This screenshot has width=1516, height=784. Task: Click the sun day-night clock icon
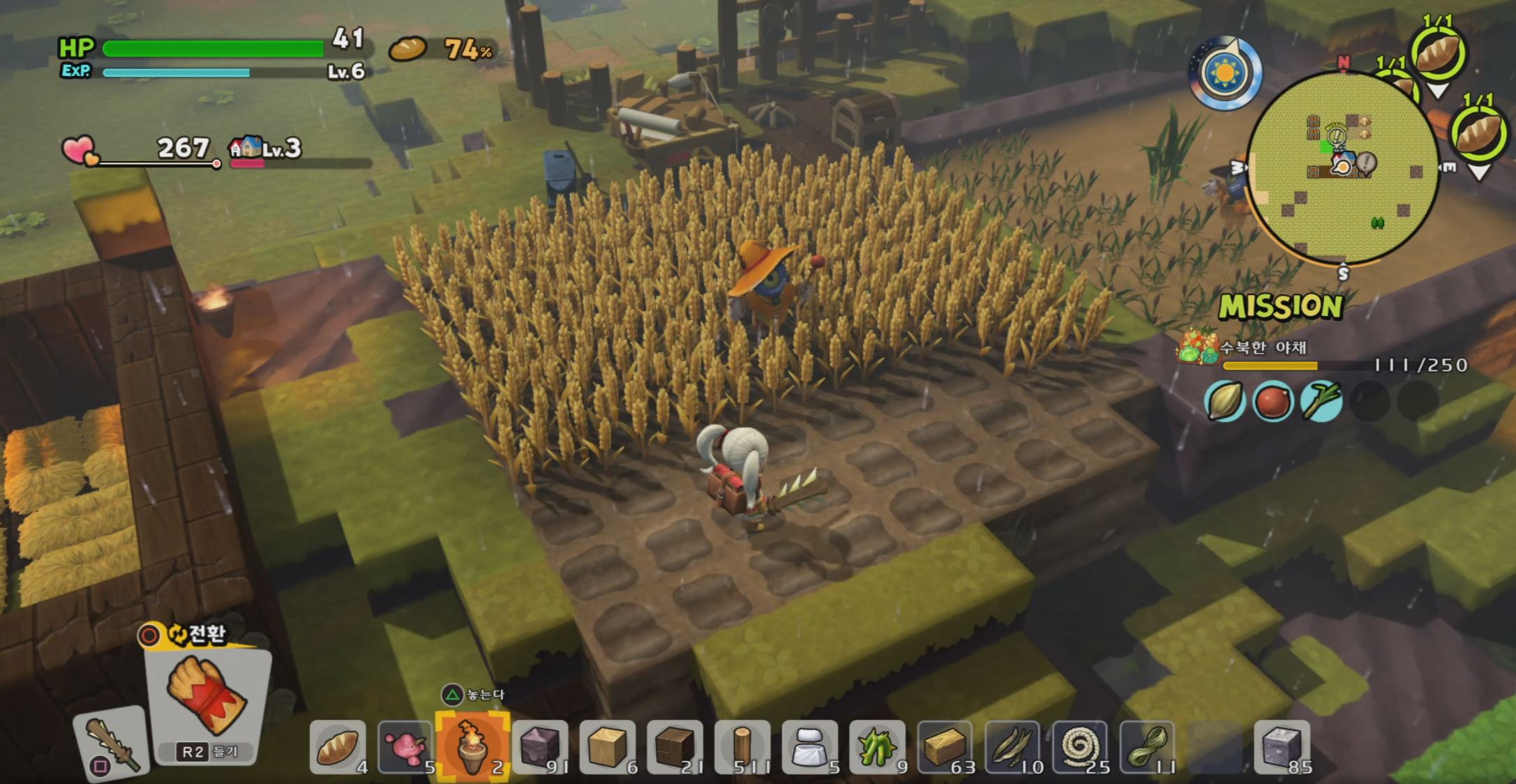point(1224,73)
